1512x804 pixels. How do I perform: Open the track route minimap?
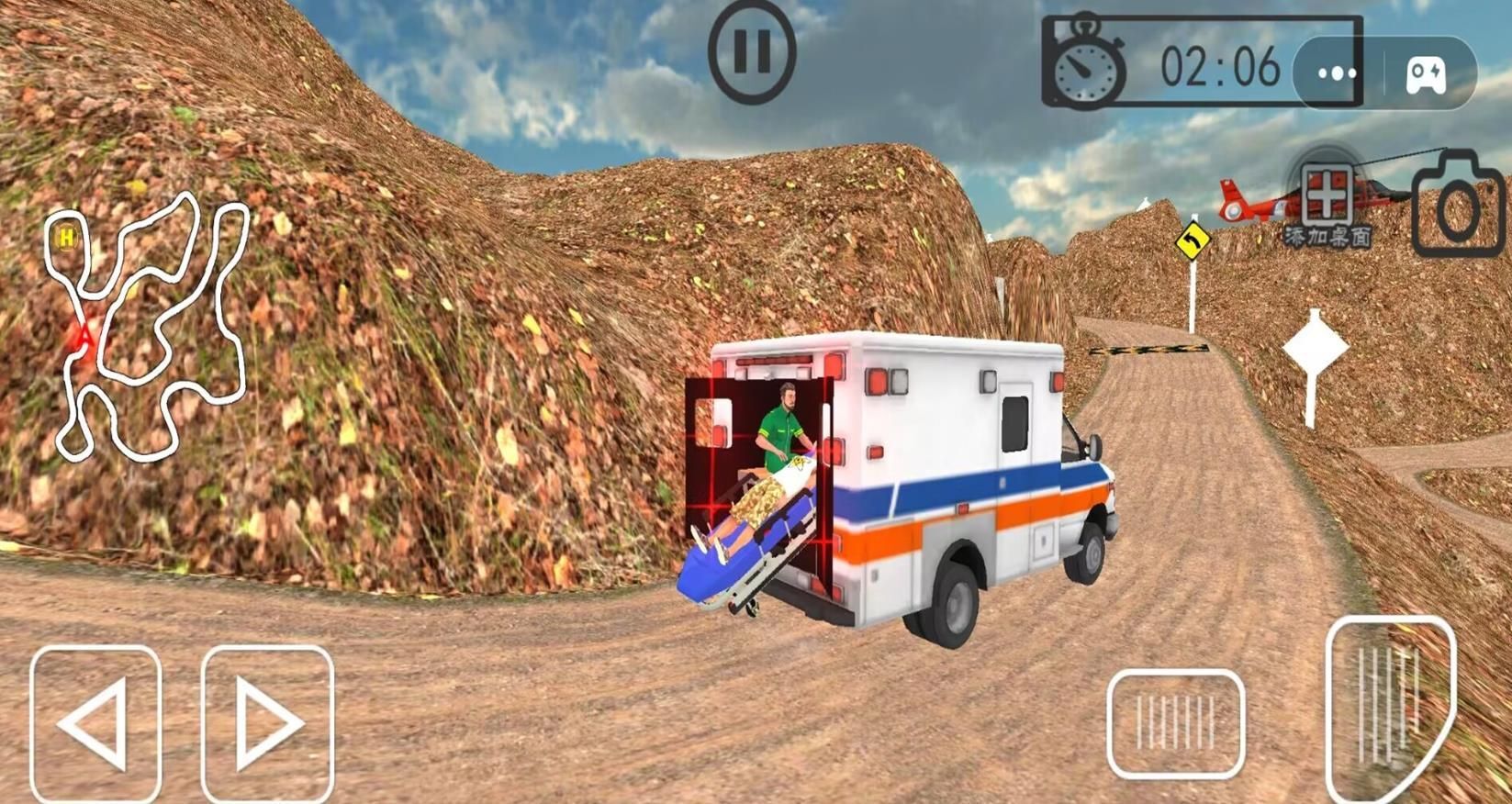[147, 326]
